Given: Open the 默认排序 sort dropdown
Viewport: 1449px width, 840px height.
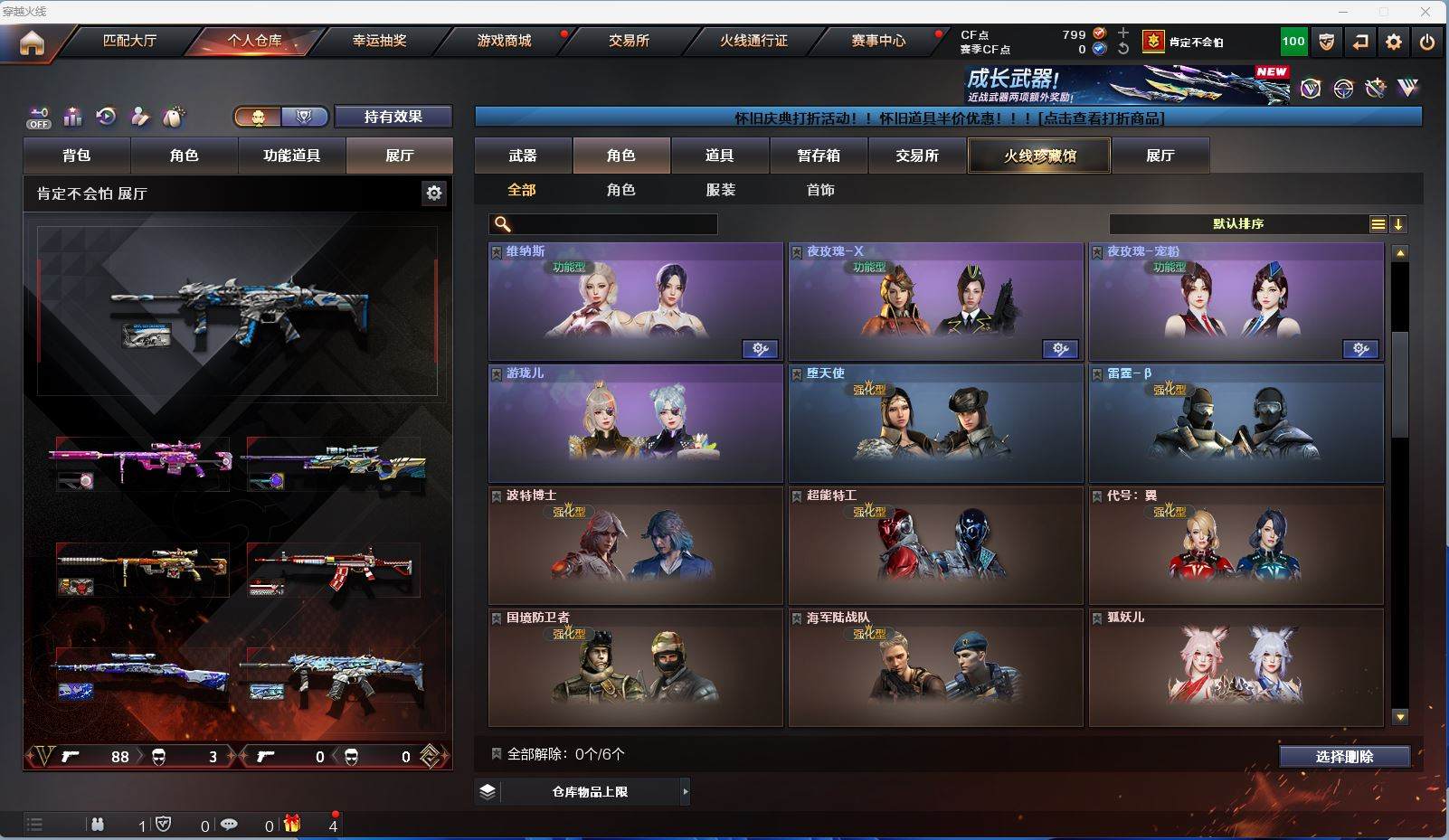Looking at the screenshot, I should (1239, 224).
